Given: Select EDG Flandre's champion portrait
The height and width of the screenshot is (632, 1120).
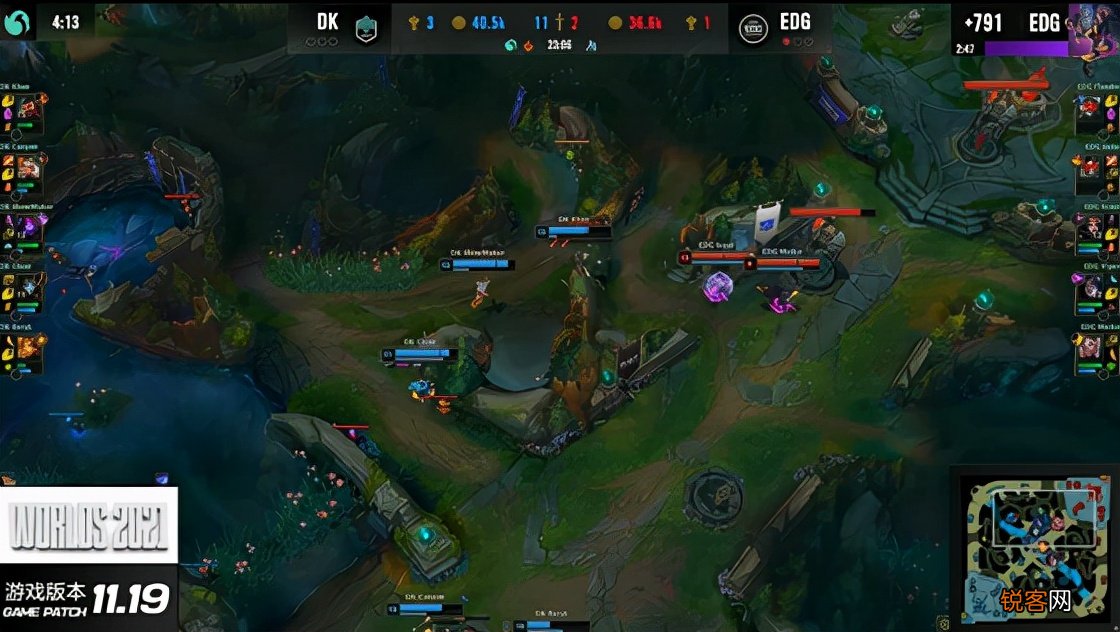Looking at the screenshot, I should pos(1092,107).
